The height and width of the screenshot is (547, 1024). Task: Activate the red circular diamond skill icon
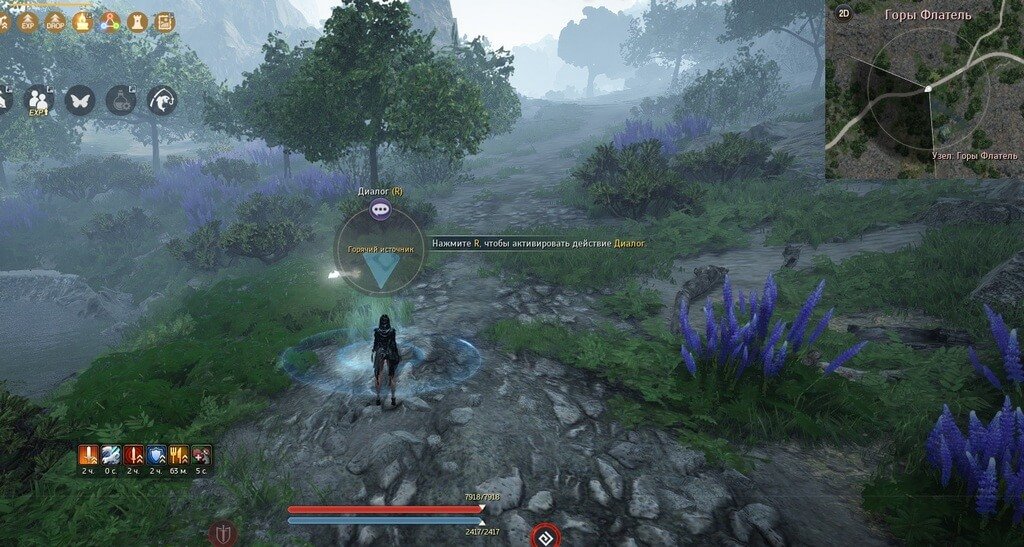click(544, 535)
